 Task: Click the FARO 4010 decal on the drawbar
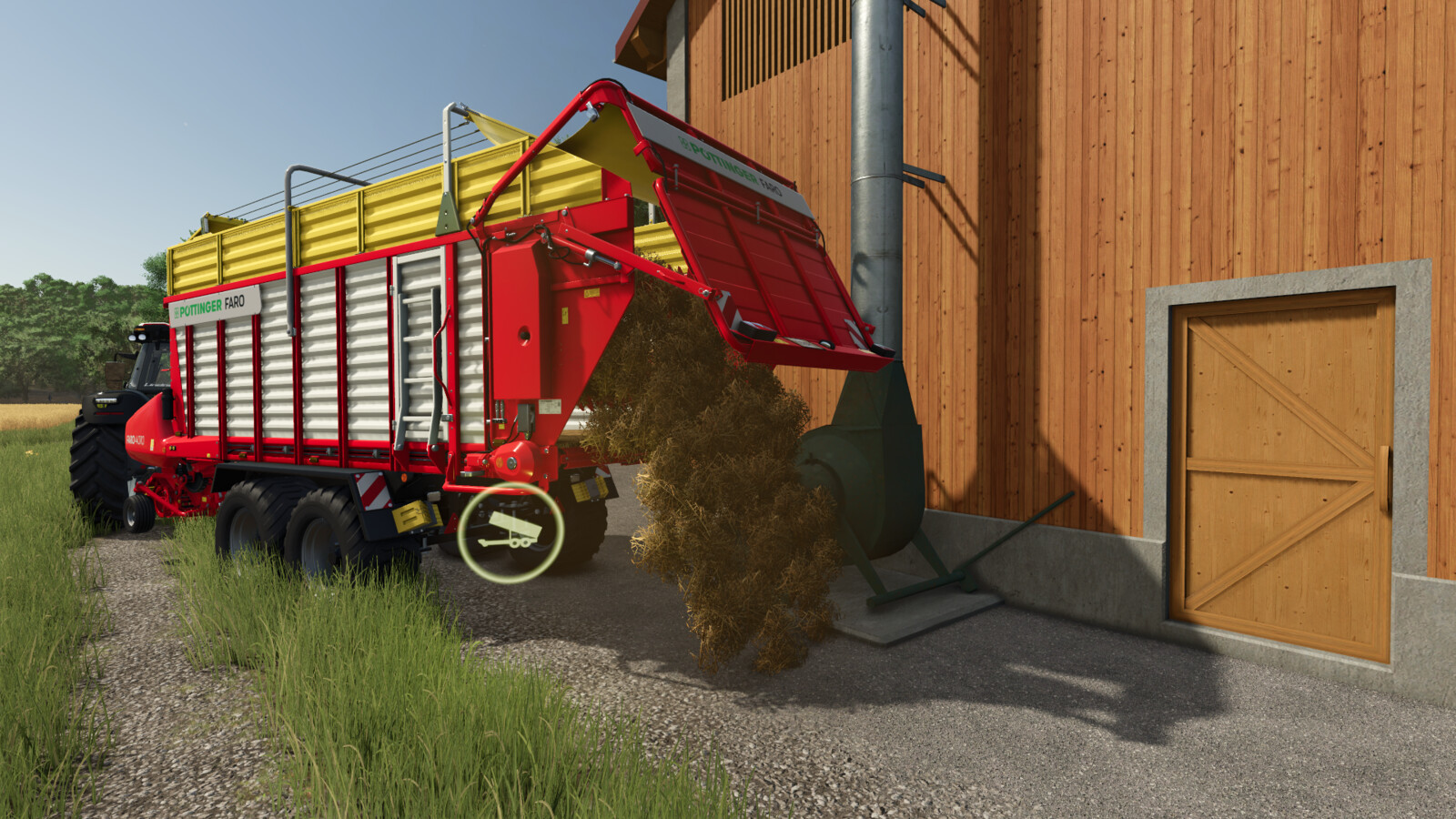click(136, 440)
